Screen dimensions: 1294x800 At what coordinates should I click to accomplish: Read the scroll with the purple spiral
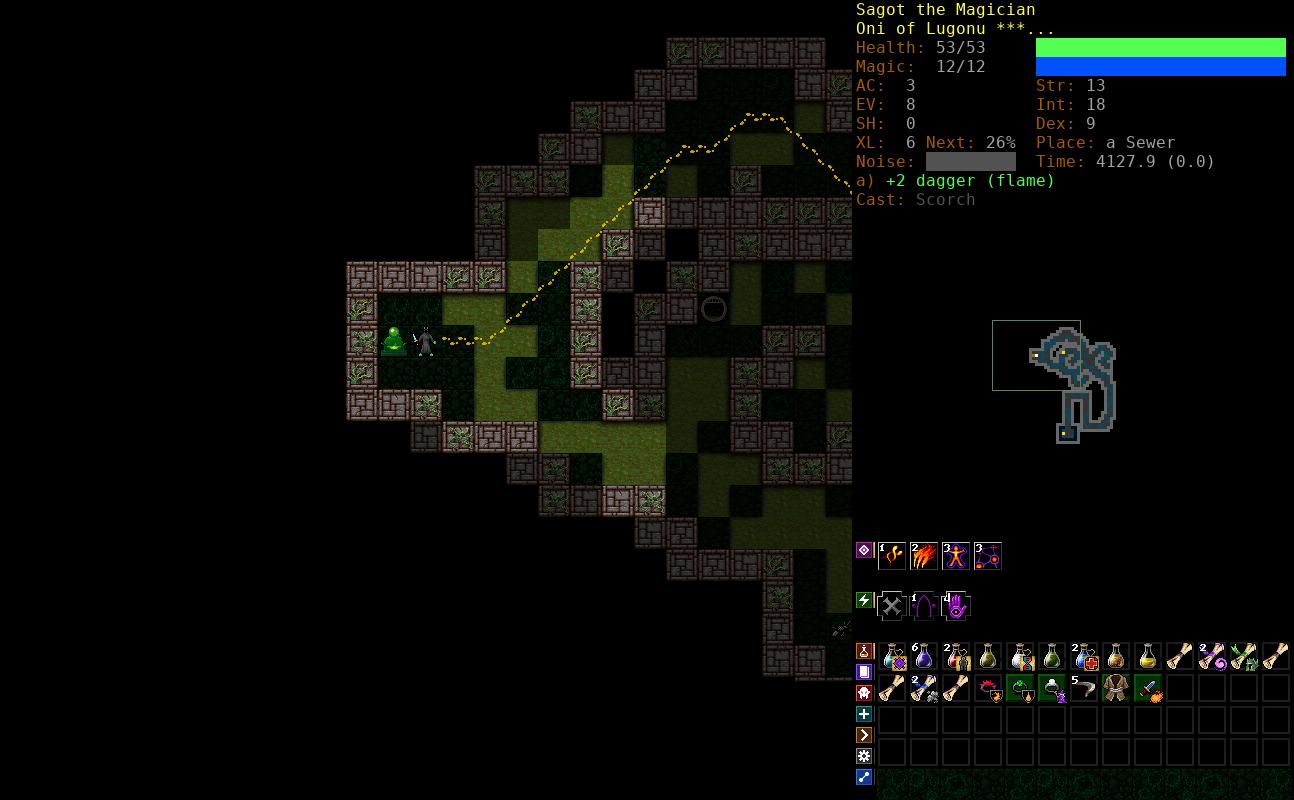tap(1212, 657)
